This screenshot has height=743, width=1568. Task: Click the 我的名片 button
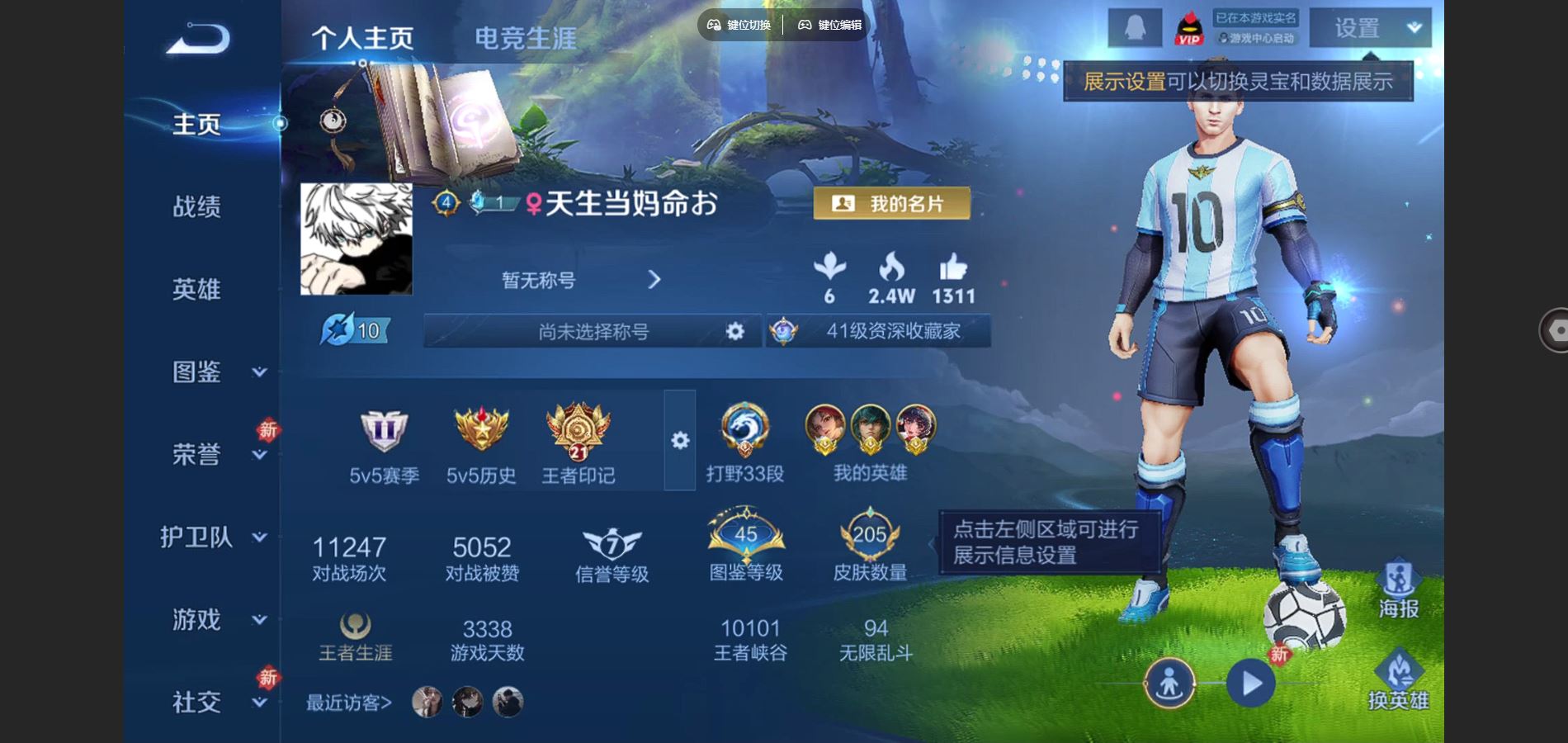point(891,203)
